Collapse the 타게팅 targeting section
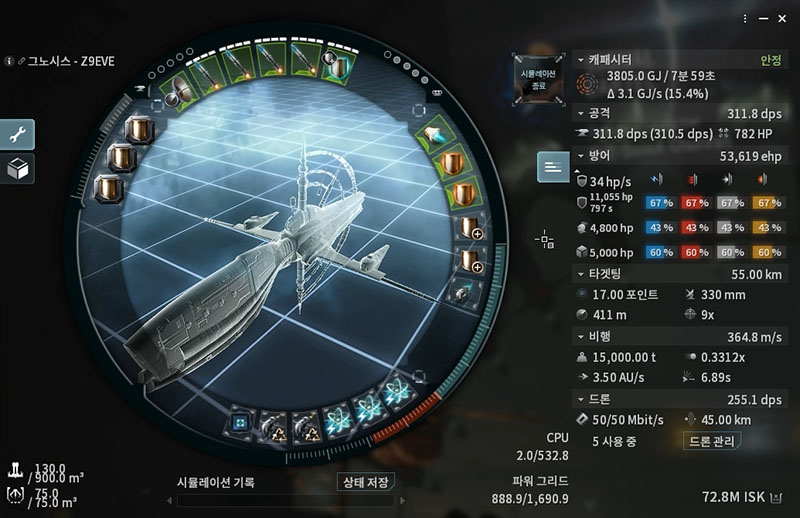 581,273
